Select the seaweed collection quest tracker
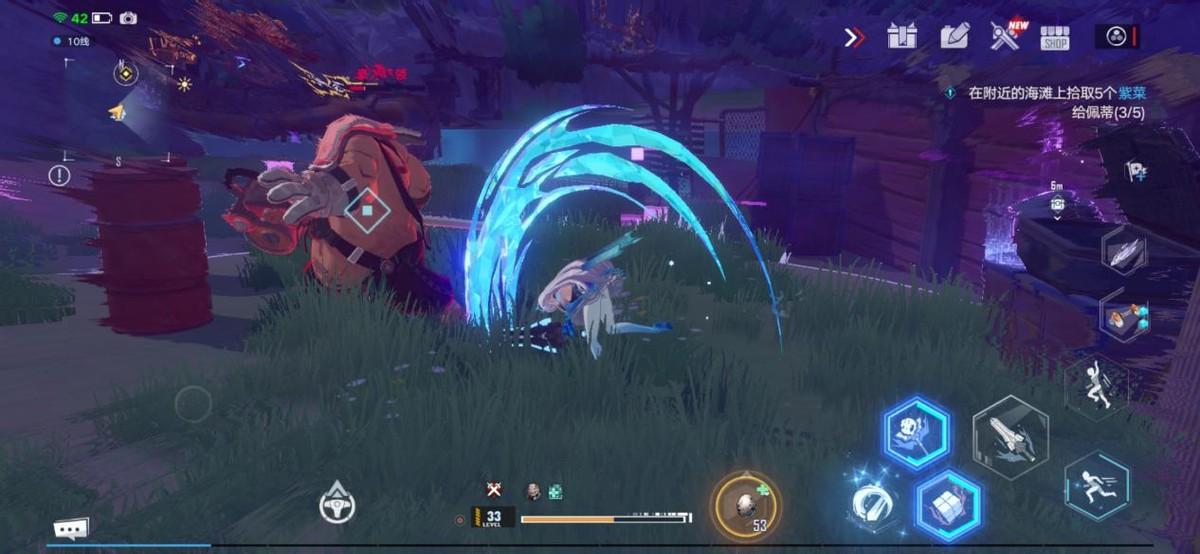The image size is (1200, 554). click(x=1050, y=102)
